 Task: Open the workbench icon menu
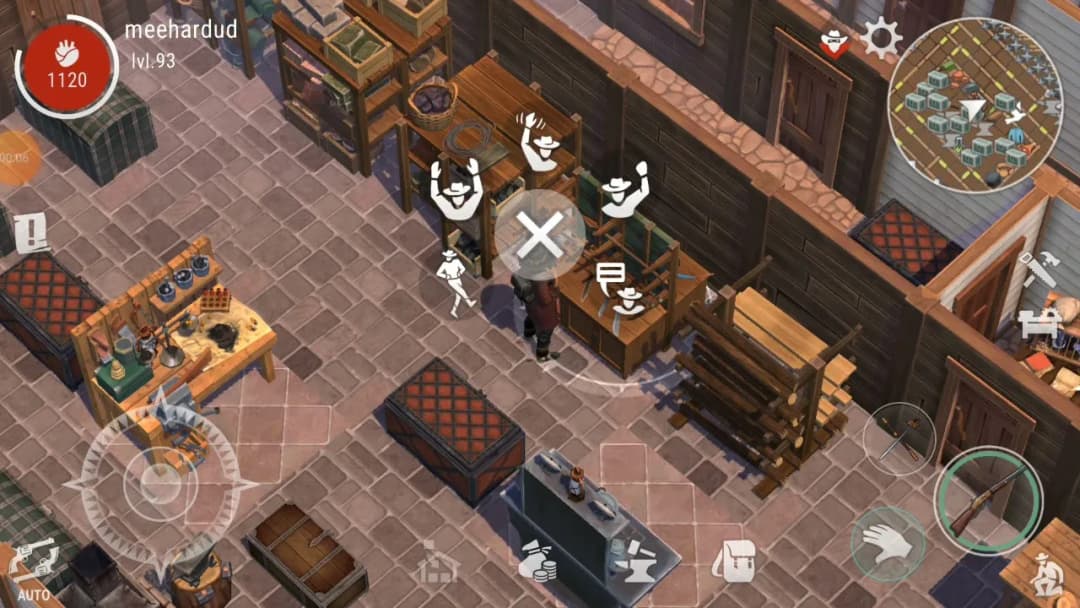pyautogui.click(x=1037, y=323)
